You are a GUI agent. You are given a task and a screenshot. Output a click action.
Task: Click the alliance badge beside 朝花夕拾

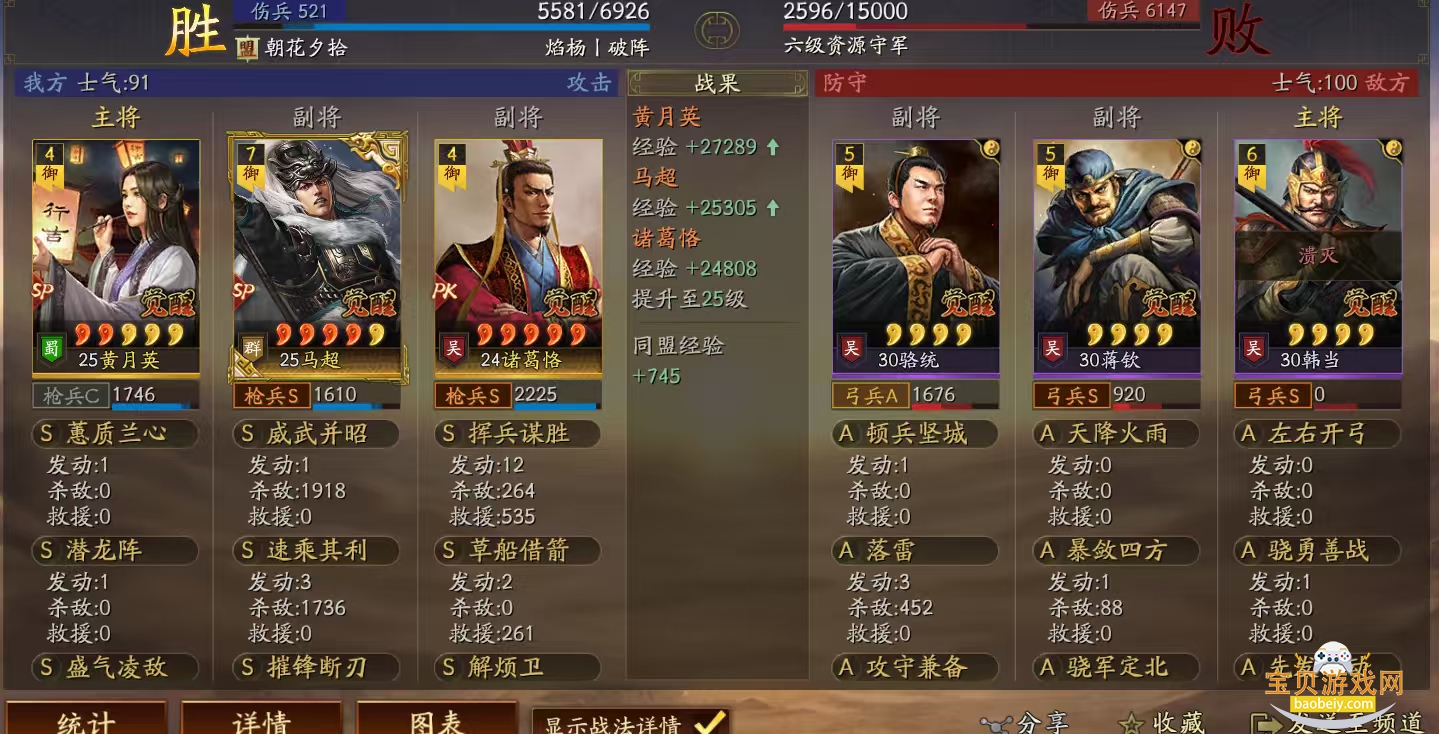tap(246, 46)
